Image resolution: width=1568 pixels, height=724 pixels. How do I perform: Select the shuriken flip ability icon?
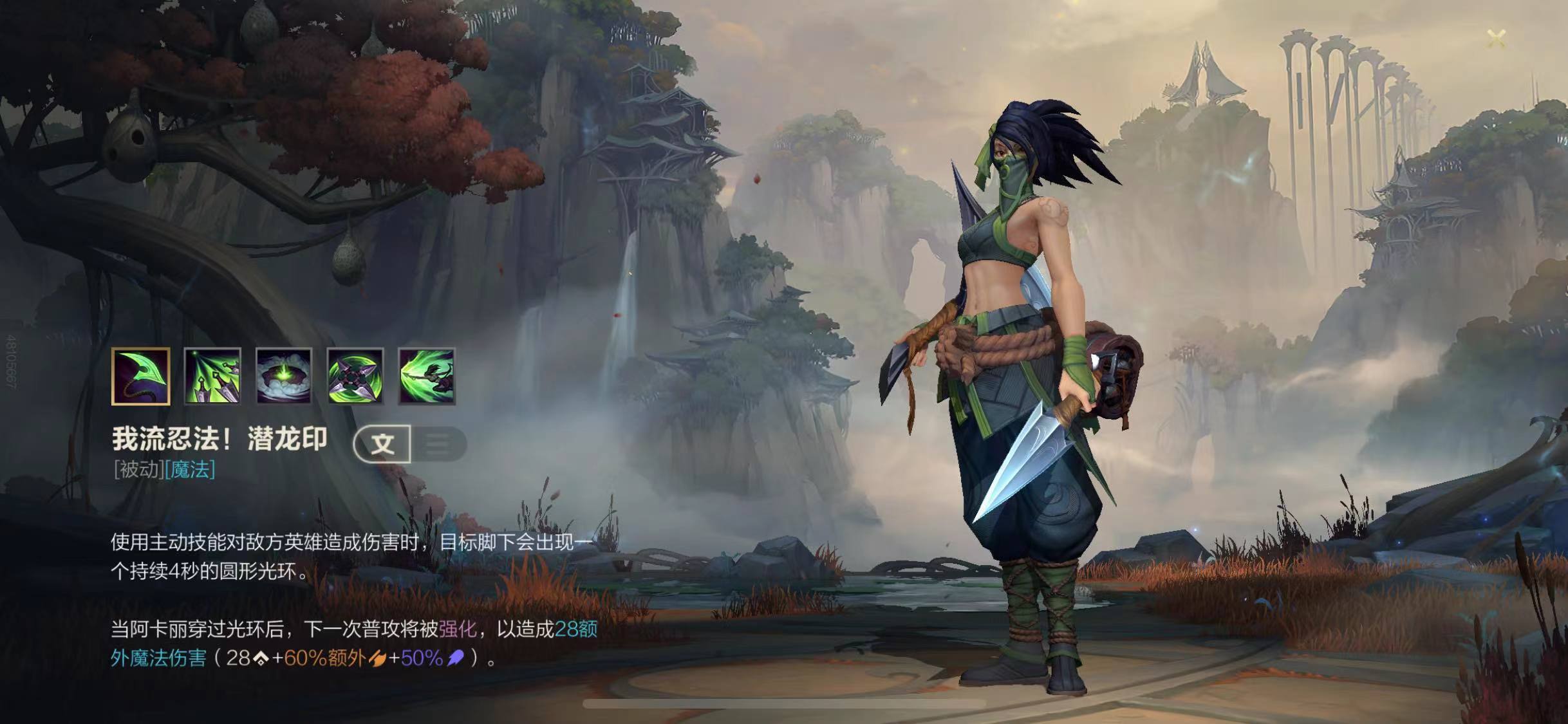tap(355, 376)
